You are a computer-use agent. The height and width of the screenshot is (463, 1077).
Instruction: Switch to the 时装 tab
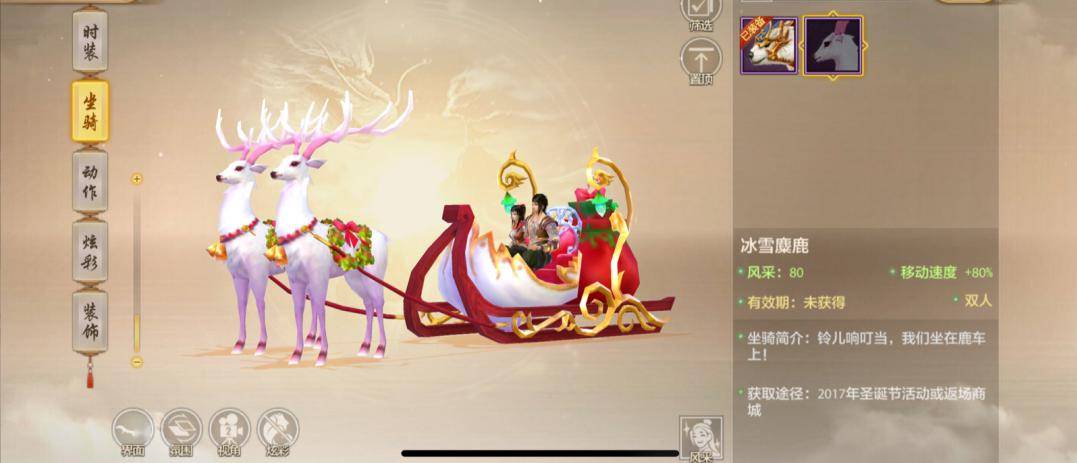point(91,41)
